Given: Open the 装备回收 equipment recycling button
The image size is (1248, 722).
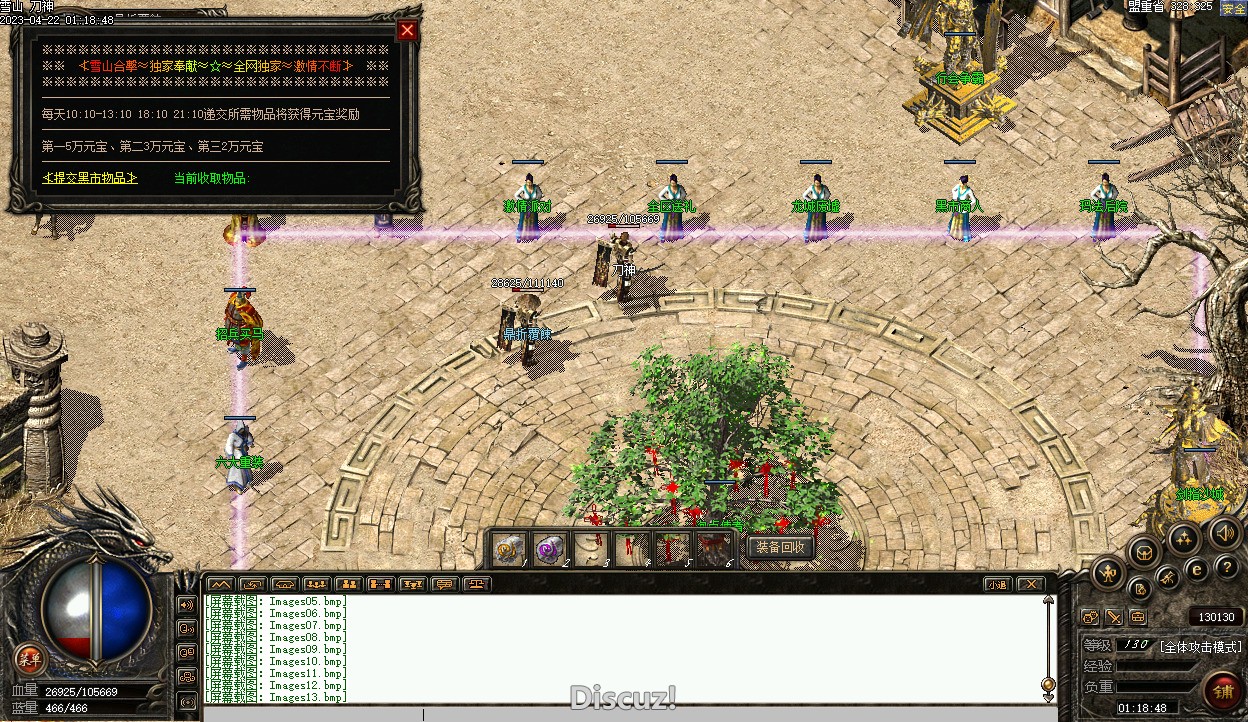Looking at the screenshot, I should click(x=780, y=547).
